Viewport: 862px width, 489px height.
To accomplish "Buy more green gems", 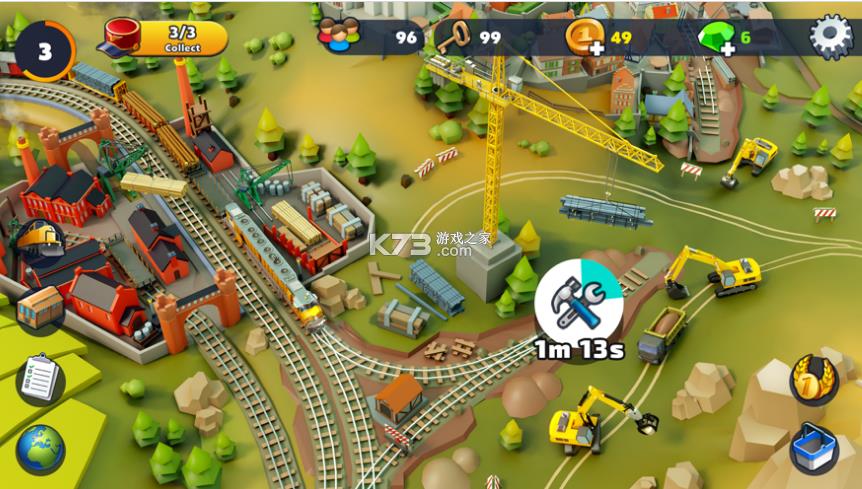I will [x=716, y=39].
